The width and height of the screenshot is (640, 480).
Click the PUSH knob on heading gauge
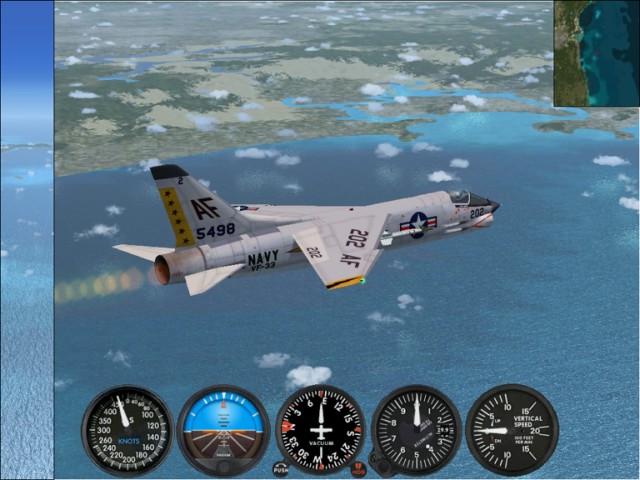coord(280,468)
